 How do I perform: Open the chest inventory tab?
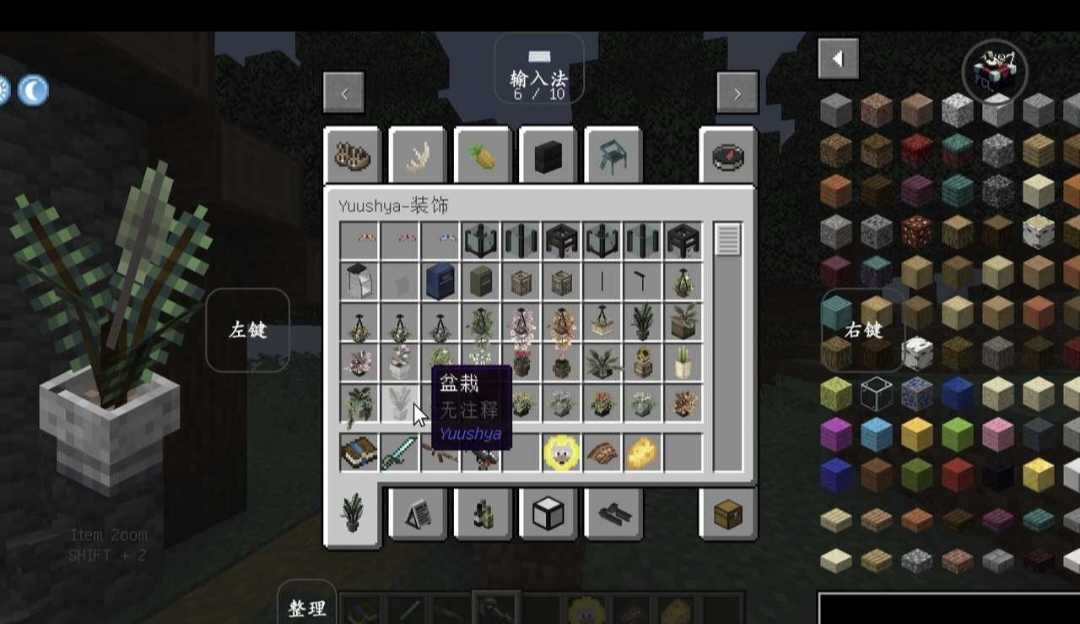tap(727, 514)
